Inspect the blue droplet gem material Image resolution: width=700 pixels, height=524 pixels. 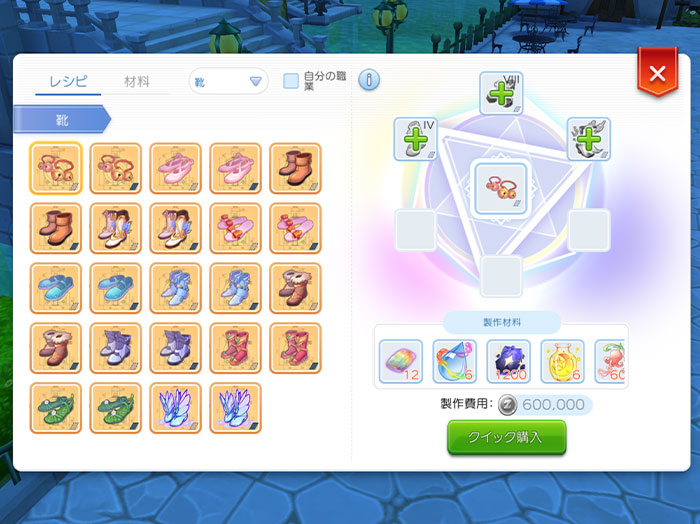(x=454, y=361)
